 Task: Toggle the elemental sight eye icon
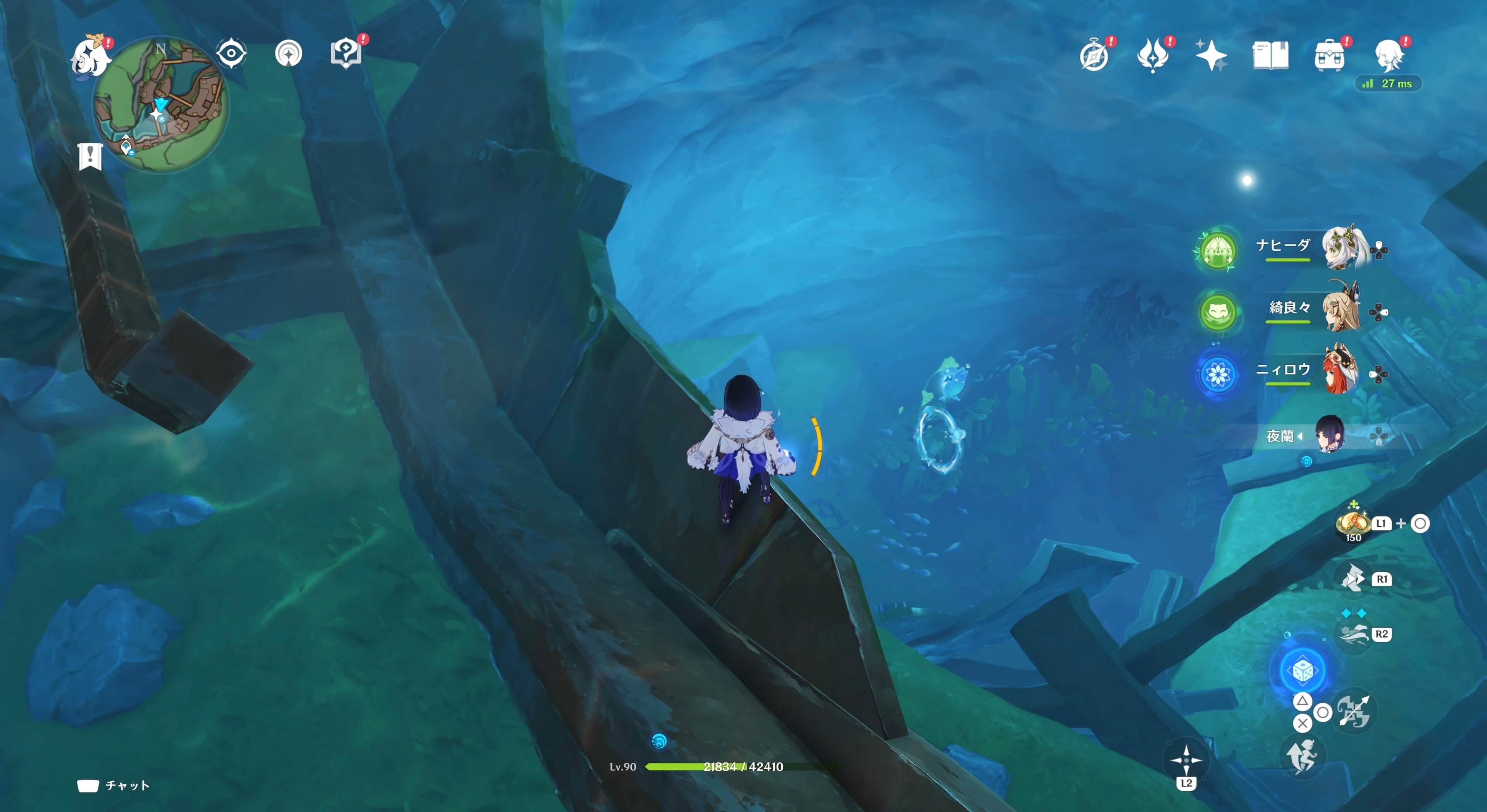[231, 54]
